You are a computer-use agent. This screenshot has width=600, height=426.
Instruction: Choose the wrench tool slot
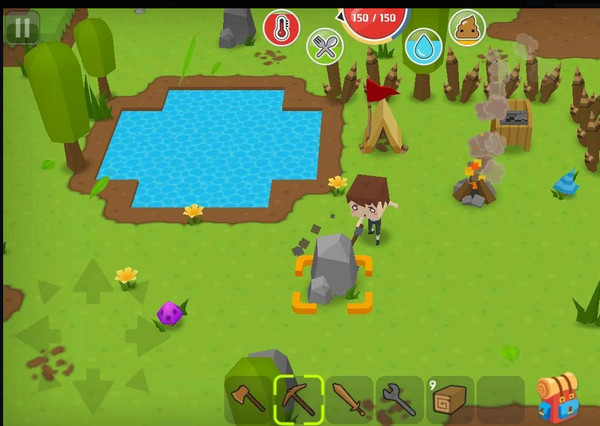[399, 399]
